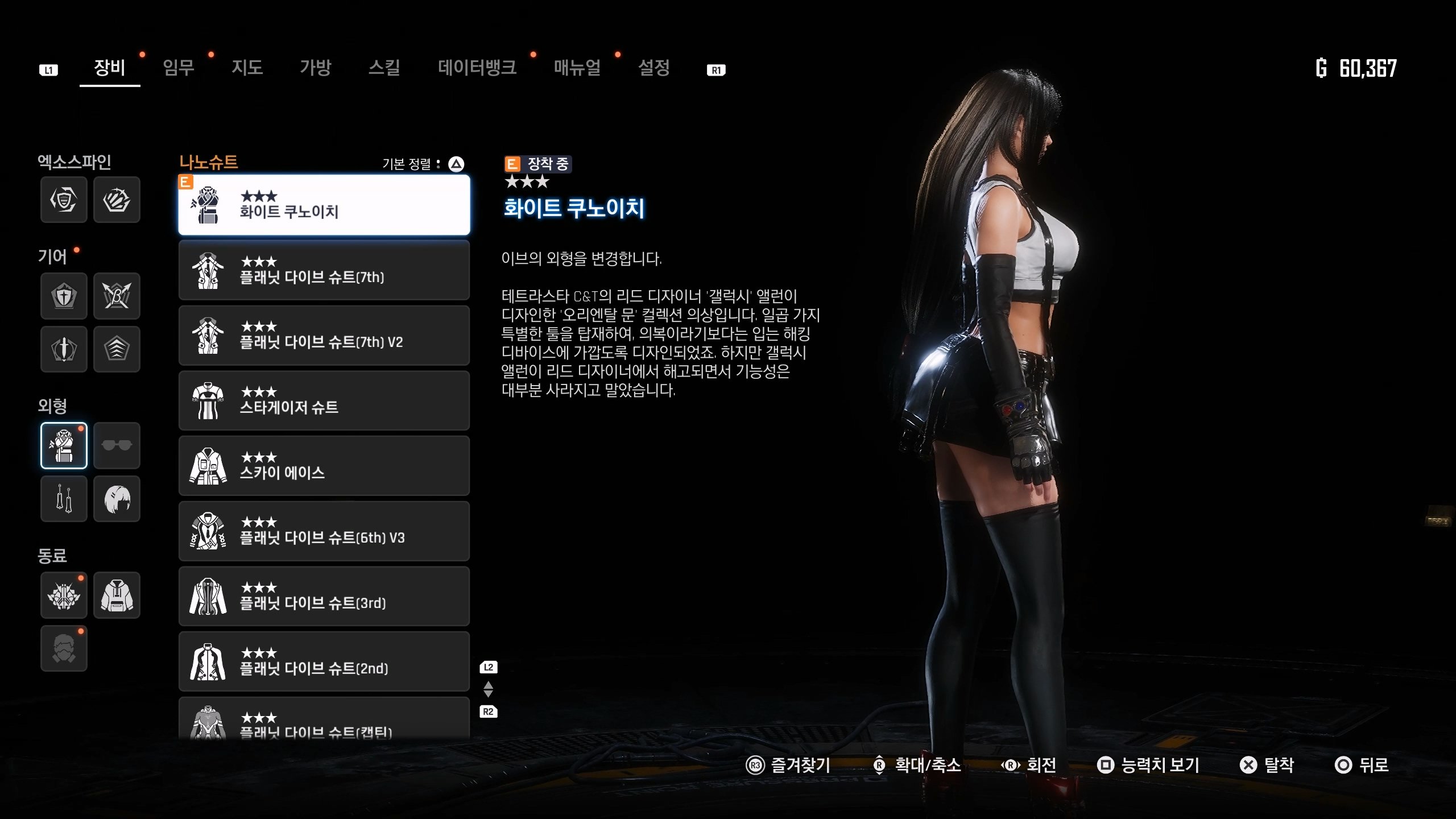The image size is (1456, 819).
Task: Select the shield gear slot
Action: [x=64, y=296]
